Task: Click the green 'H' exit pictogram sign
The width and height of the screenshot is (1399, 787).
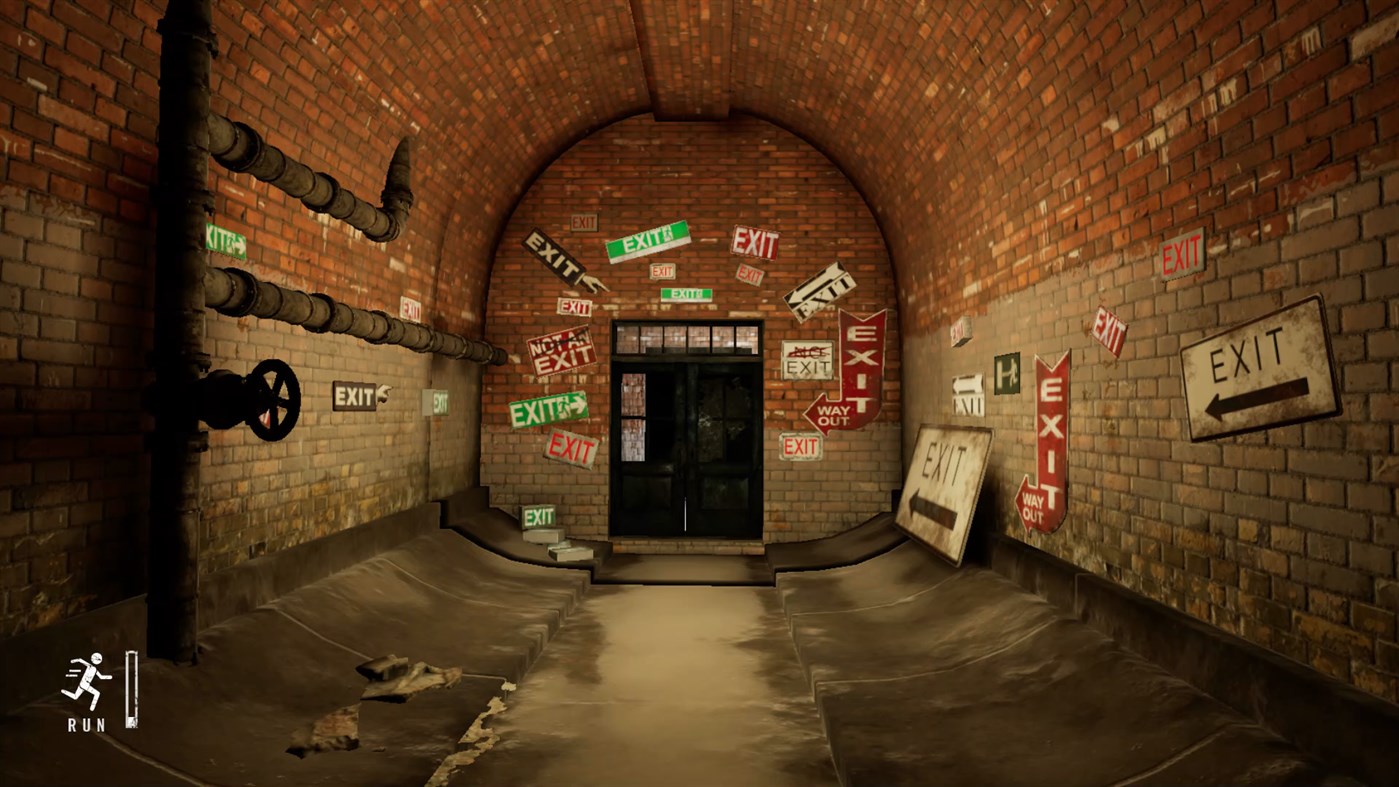Action: tap(1006, 375)
